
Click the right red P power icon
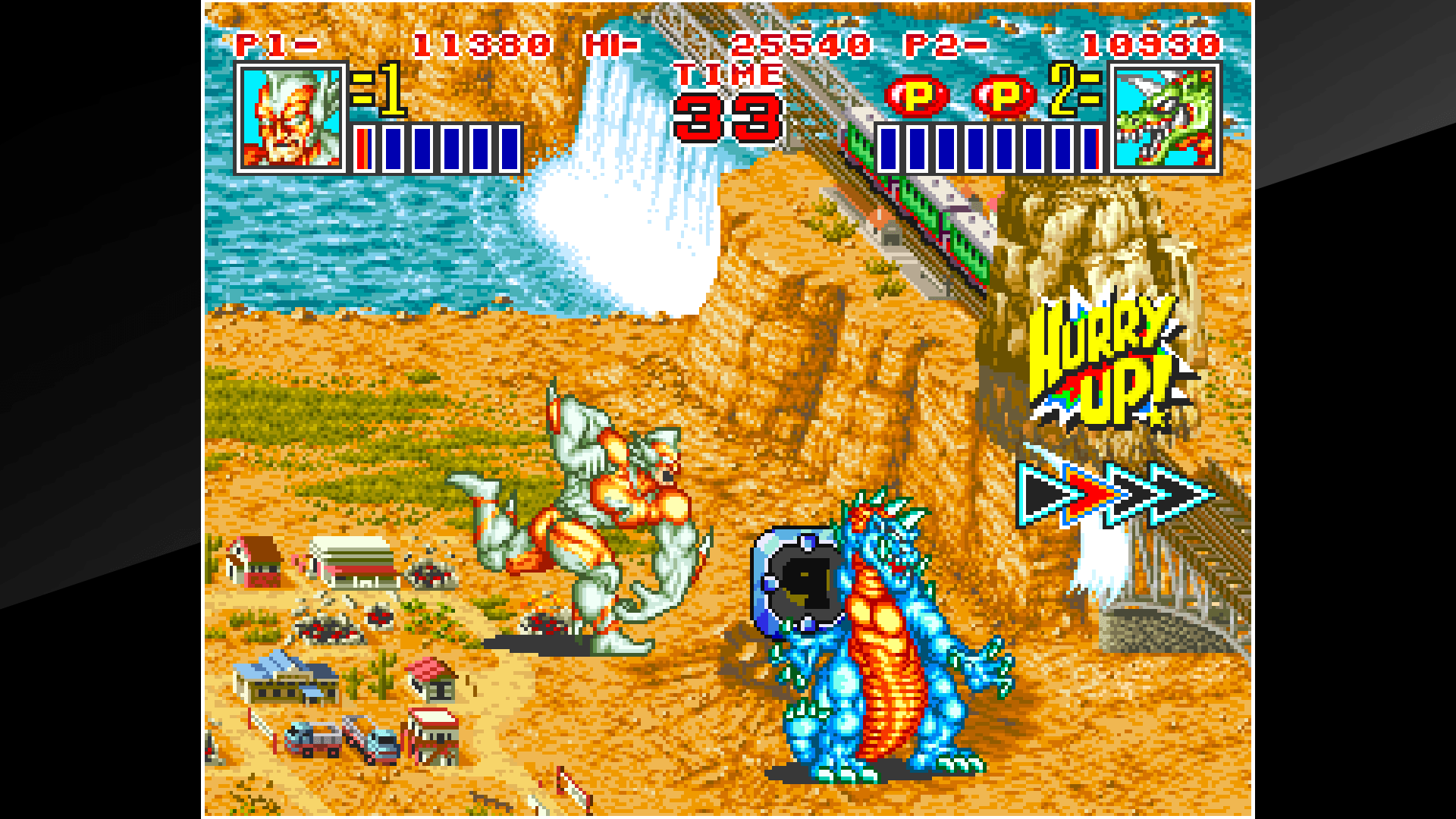[1003, 97]
